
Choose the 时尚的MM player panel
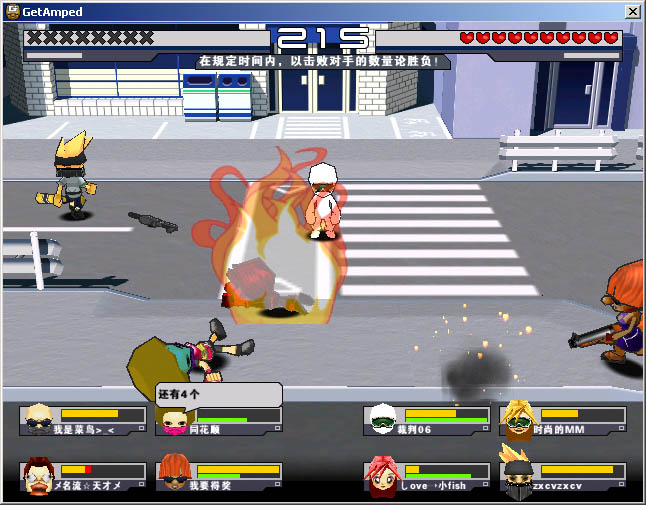pyautogui.click(x=563, y=421)
